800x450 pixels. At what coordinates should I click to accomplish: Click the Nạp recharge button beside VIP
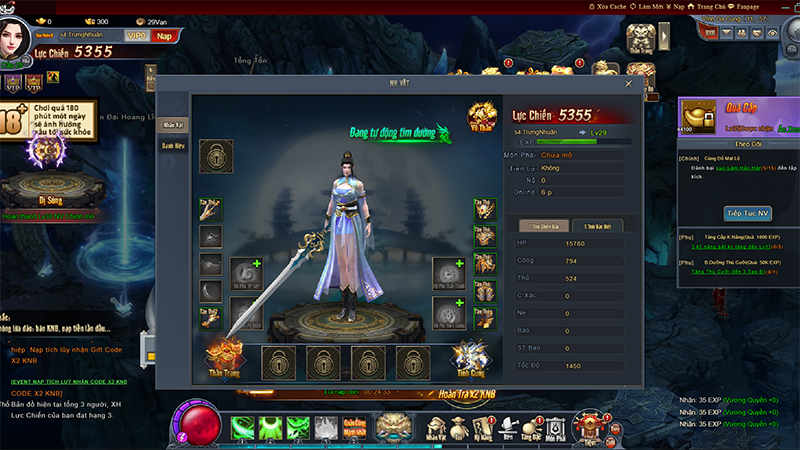164,36
